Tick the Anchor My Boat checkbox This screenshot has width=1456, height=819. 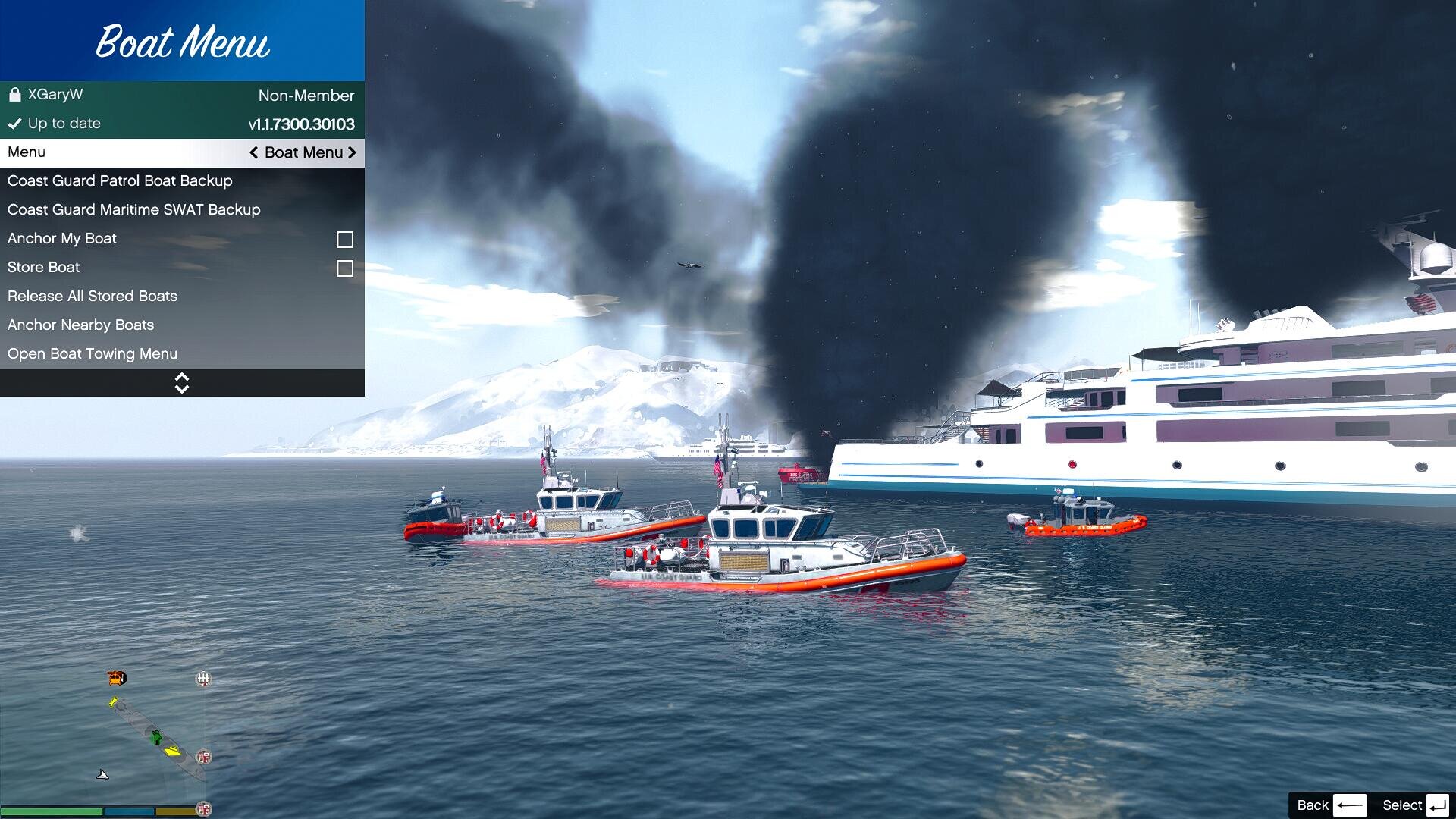tap(345, 240)
